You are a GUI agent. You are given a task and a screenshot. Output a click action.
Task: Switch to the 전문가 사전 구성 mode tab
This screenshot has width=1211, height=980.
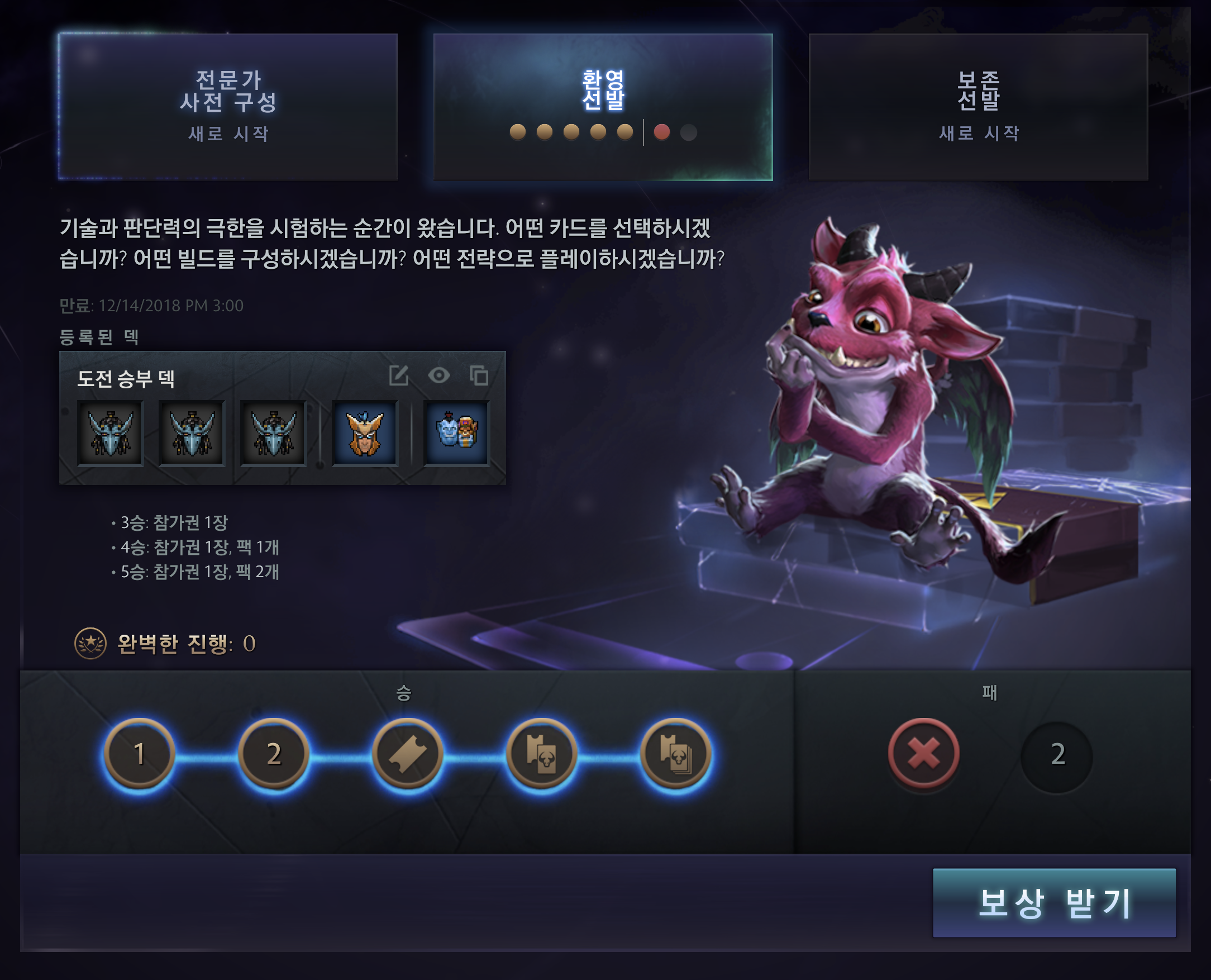pyautogui.click(x=228, y=107)
